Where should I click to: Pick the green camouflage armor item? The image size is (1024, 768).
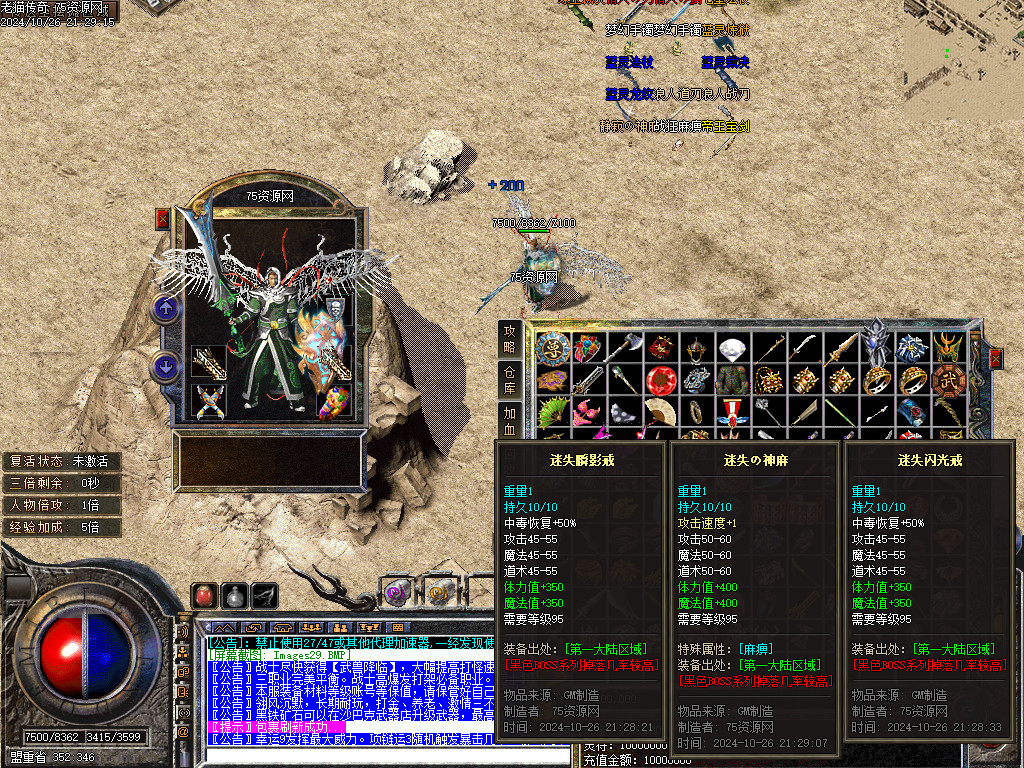pos(731,380)
